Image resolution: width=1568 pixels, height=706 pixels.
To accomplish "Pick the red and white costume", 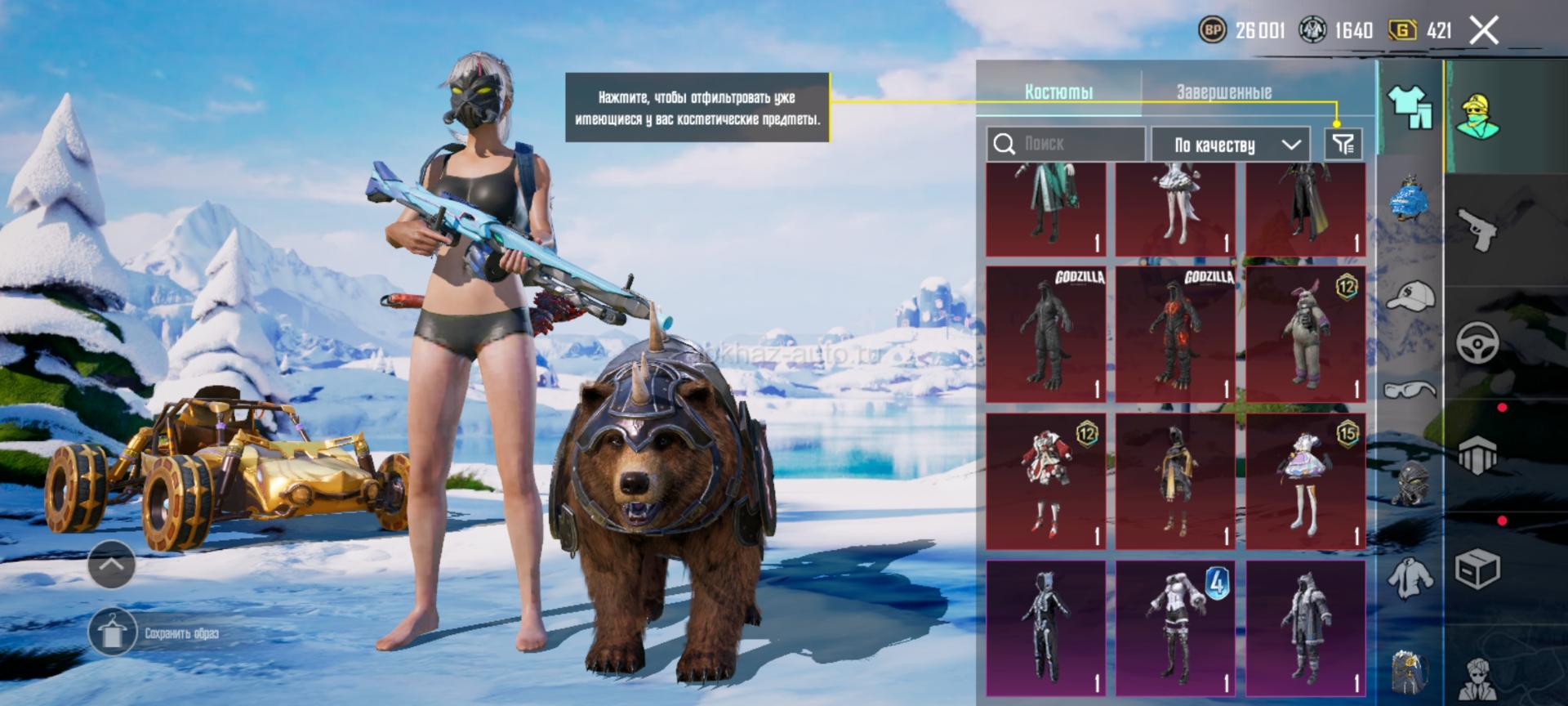I will click(1045, 481).
